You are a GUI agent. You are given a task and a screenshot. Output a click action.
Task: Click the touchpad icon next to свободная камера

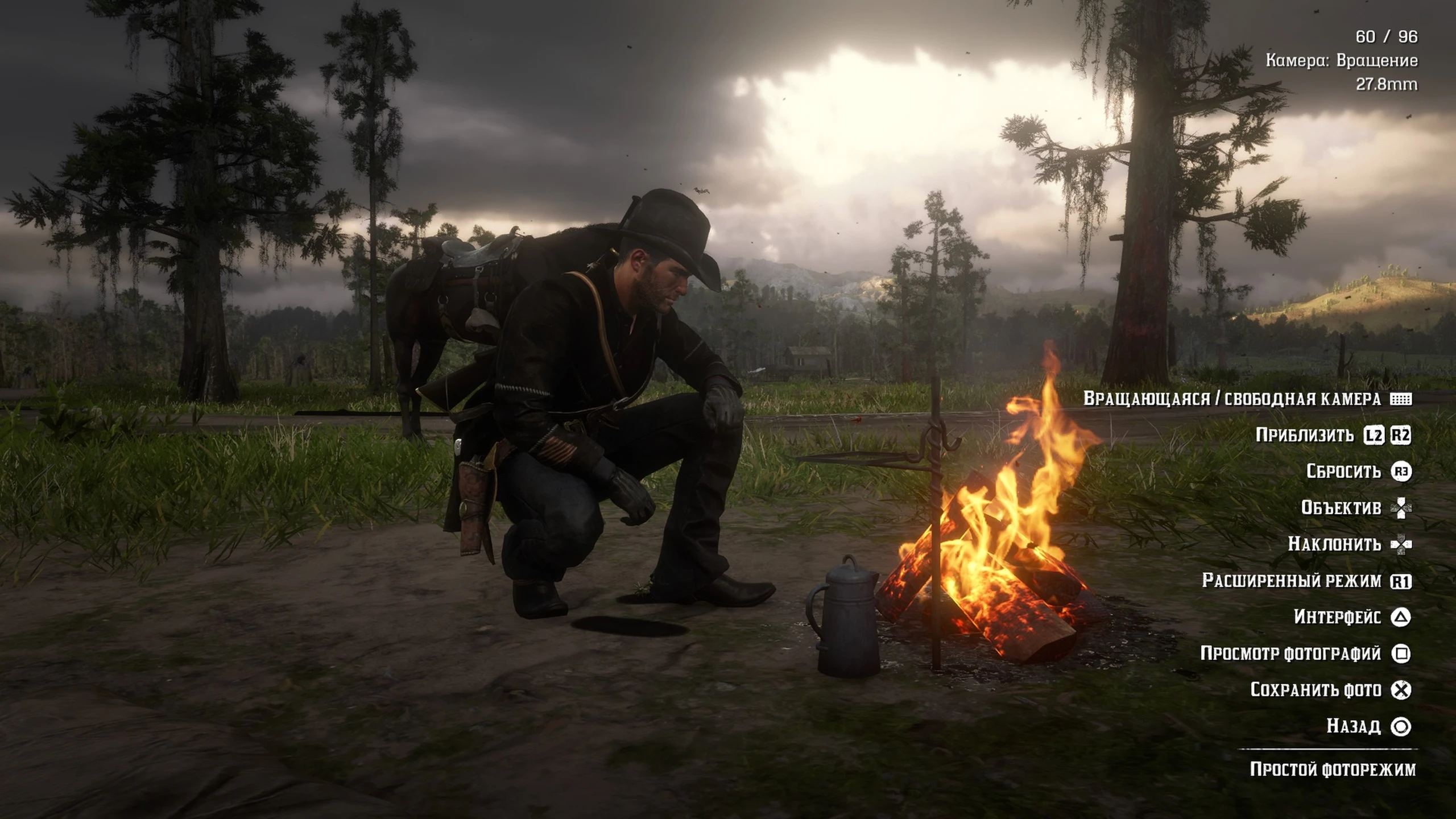click(x=1412, y=400)
